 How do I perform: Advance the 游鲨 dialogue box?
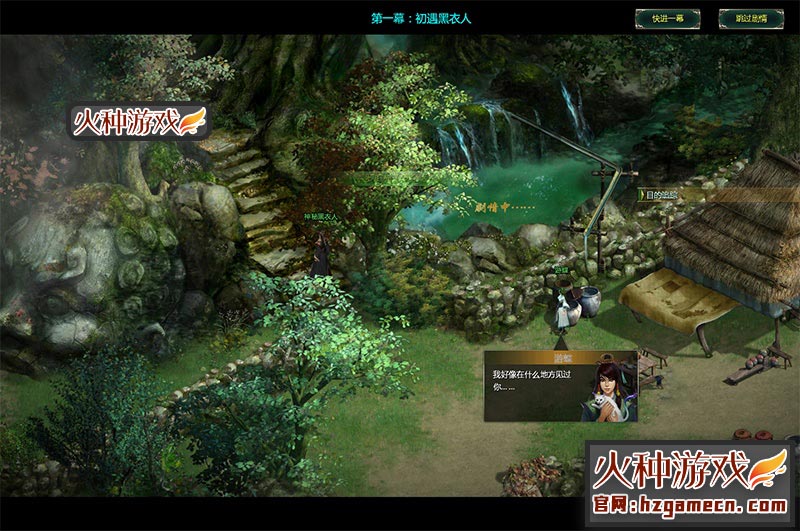[x=560, y=385]
